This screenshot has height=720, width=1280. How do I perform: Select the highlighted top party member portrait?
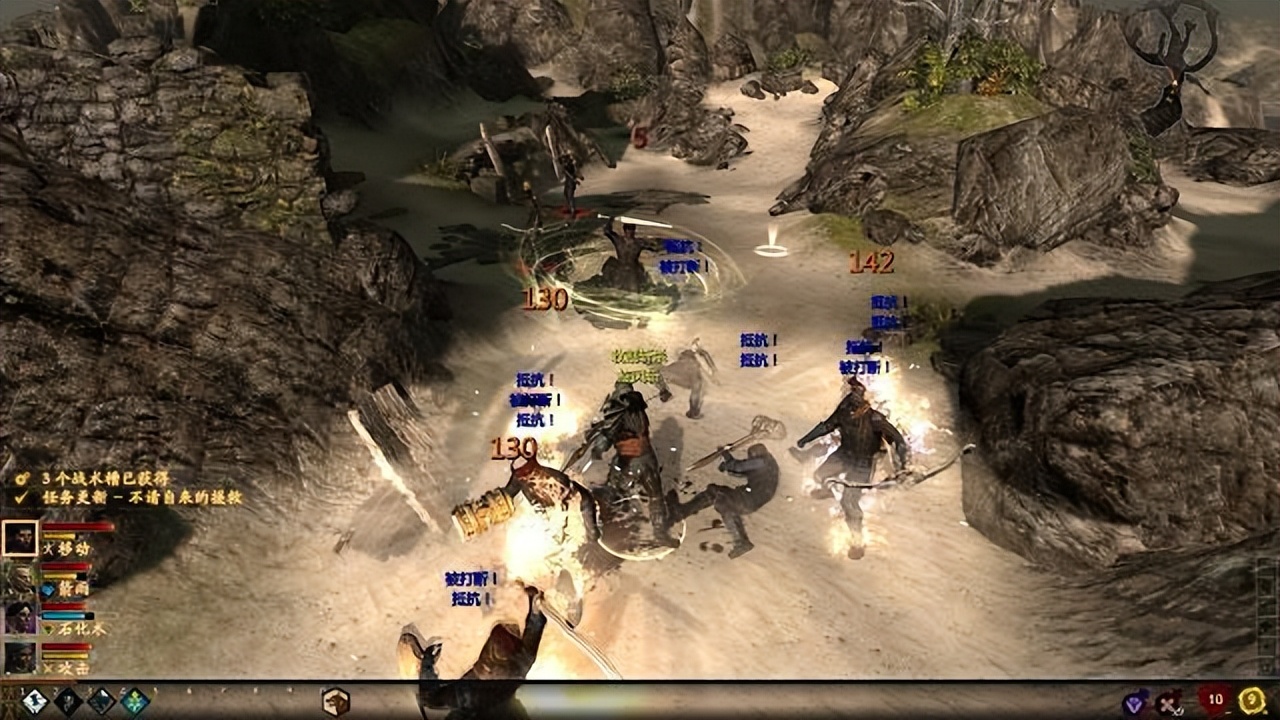tap(20, 539)
